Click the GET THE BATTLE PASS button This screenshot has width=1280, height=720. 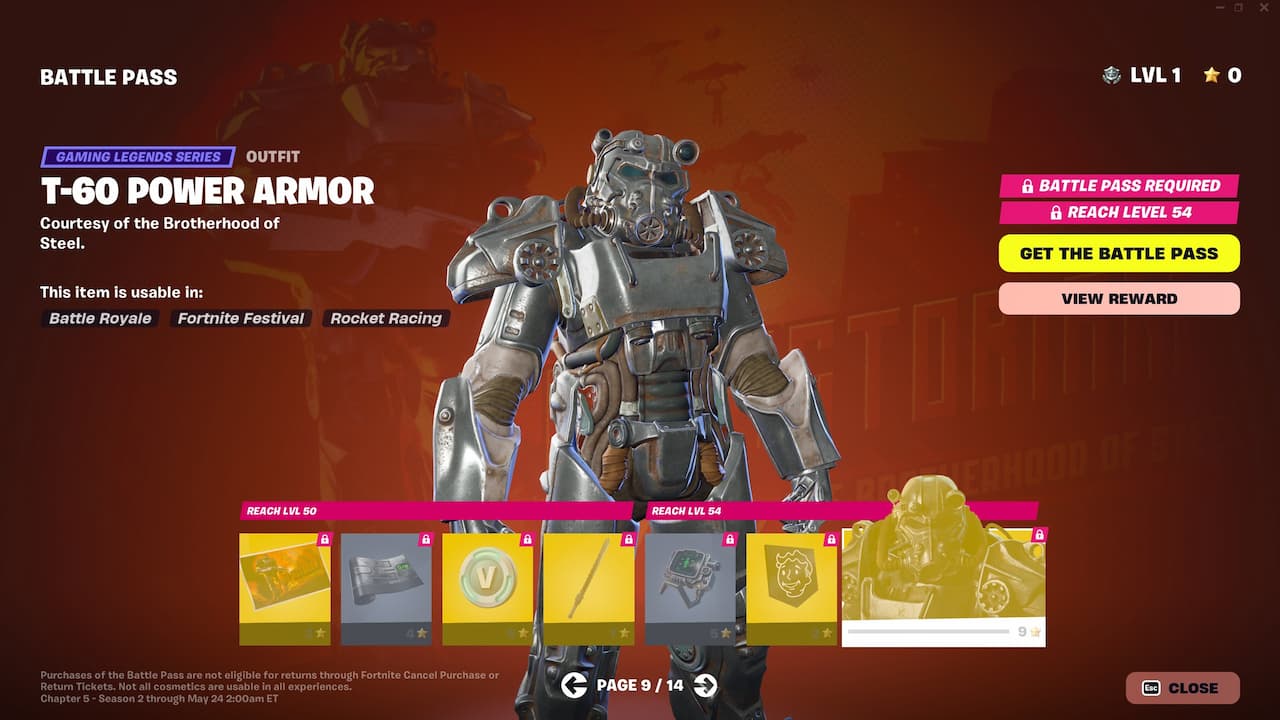pyautogui.click(x=1118, y=253)
